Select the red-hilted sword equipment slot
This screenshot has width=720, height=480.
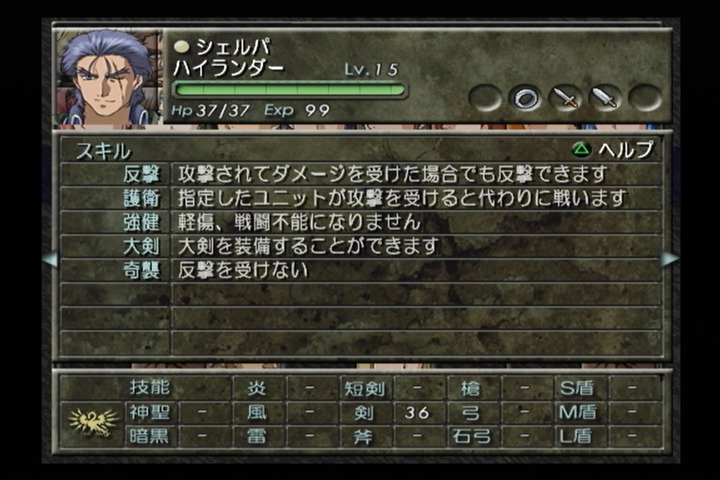pos(566,98)
